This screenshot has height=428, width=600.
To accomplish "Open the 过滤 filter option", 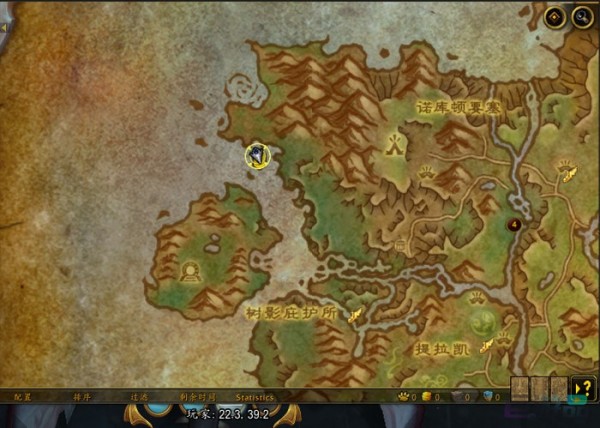I will tap(138, 397).
